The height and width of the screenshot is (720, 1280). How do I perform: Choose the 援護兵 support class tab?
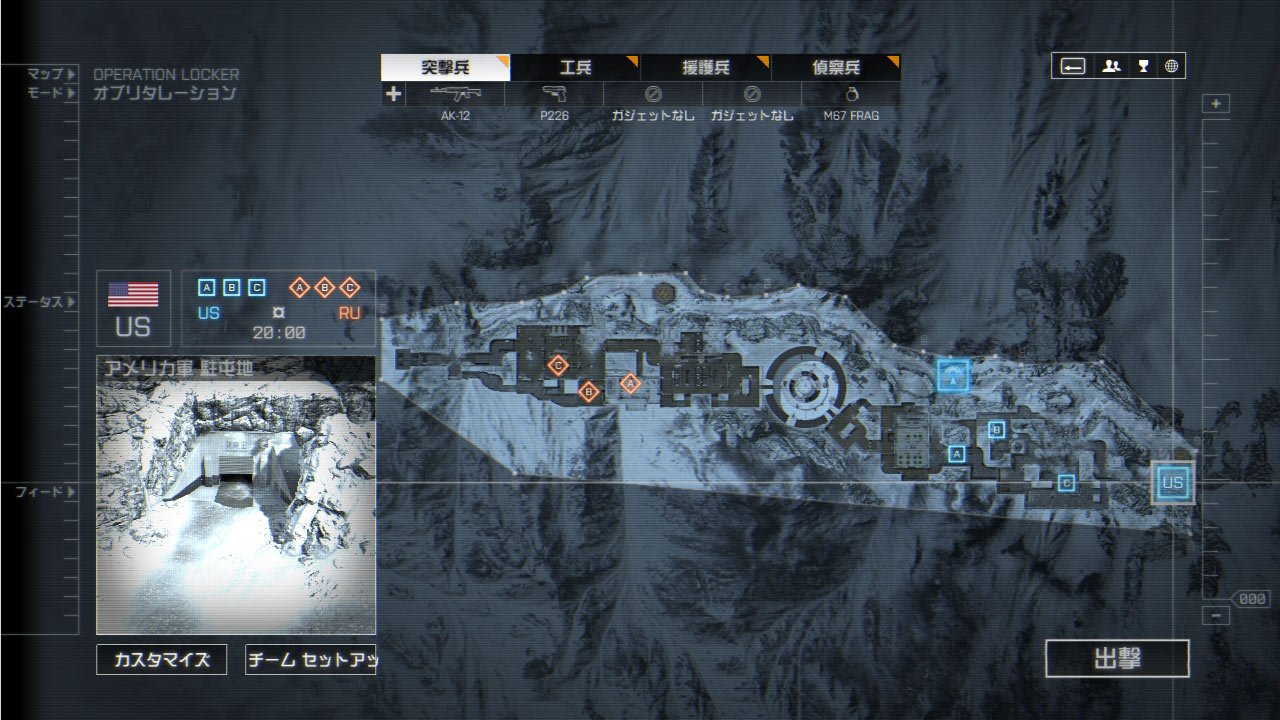pos(705,68)
